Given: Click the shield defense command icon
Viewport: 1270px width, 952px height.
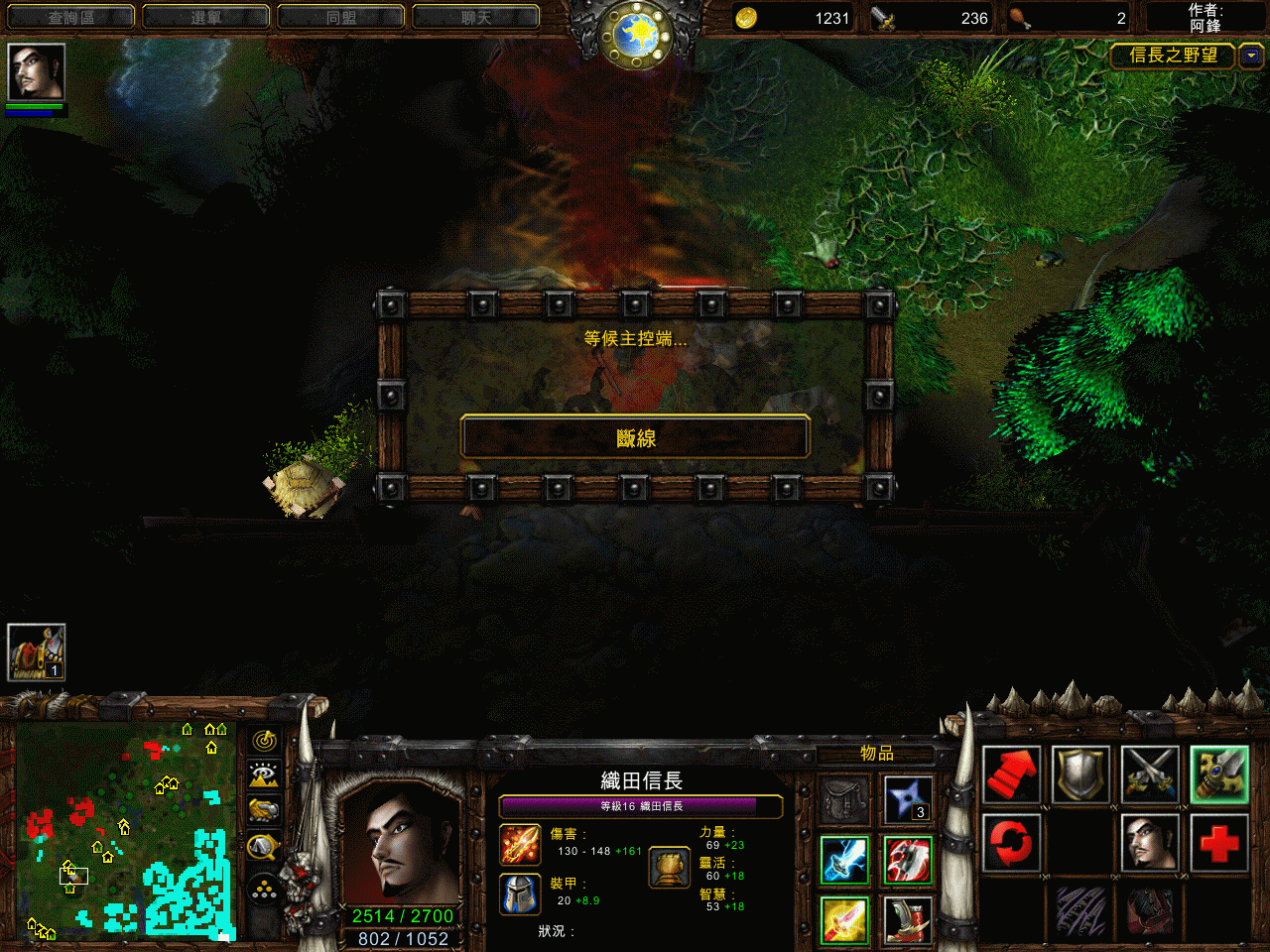Looking at the screenshot, I should pos(1081,775).
